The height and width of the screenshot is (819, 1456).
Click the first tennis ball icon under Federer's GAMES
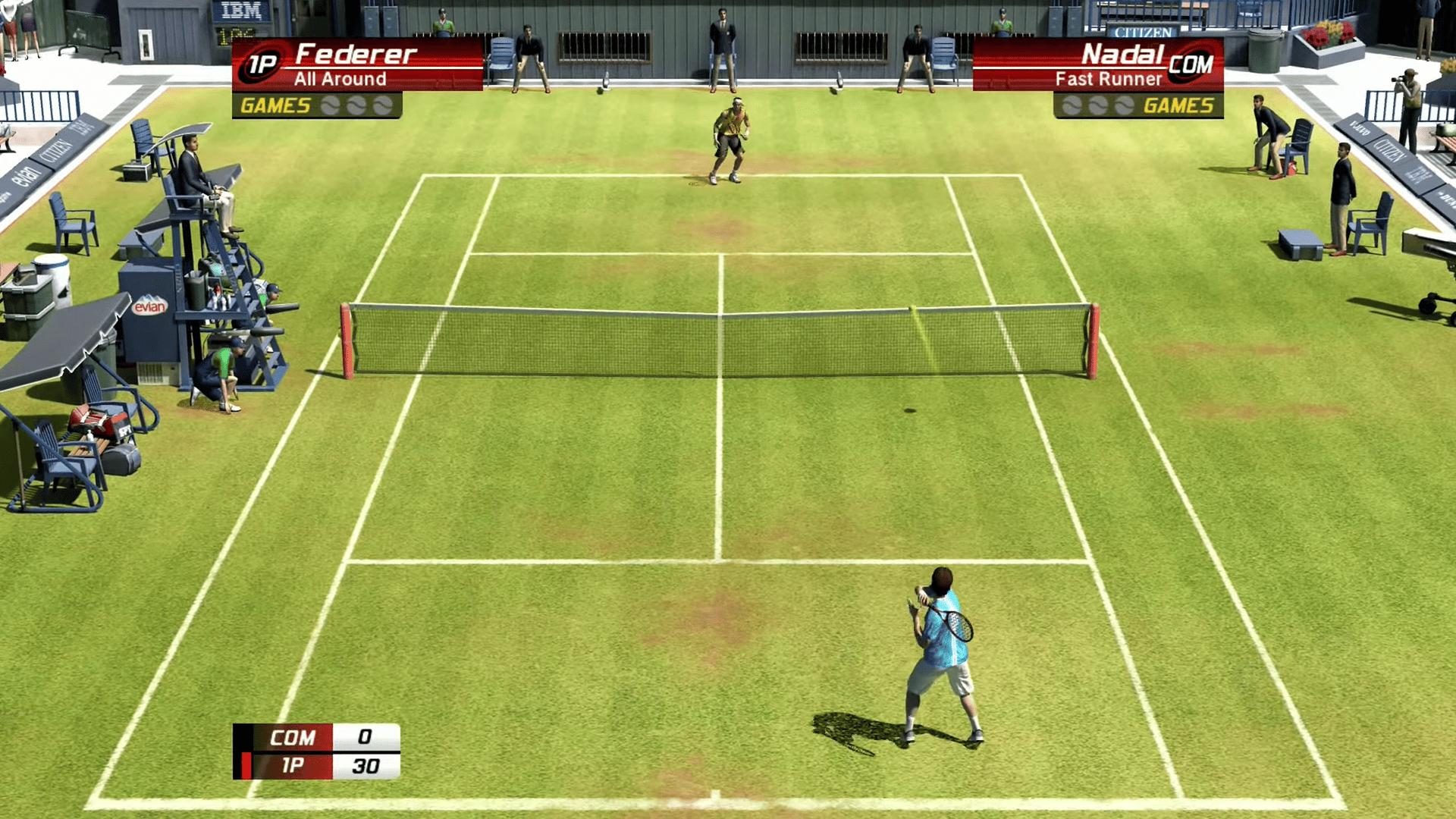pyautogui.click(x=331, y=106)
